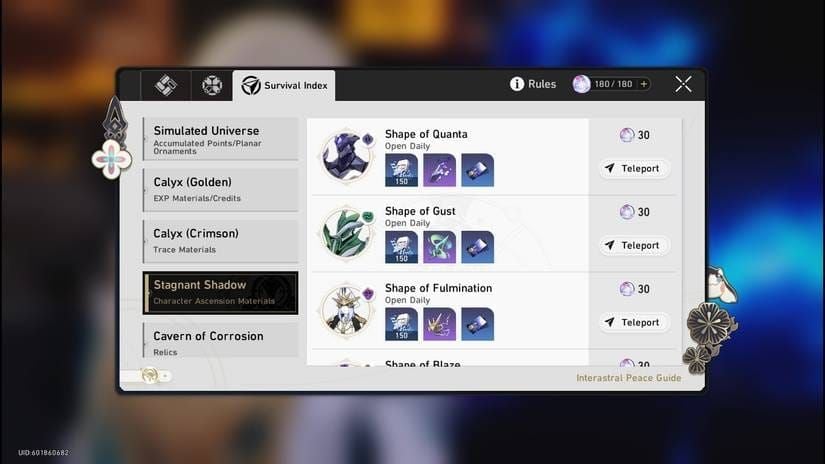This screenshot has width=825, height=464.
Task: Open Cavern of Corrosion category
Action: click(220, 342)
